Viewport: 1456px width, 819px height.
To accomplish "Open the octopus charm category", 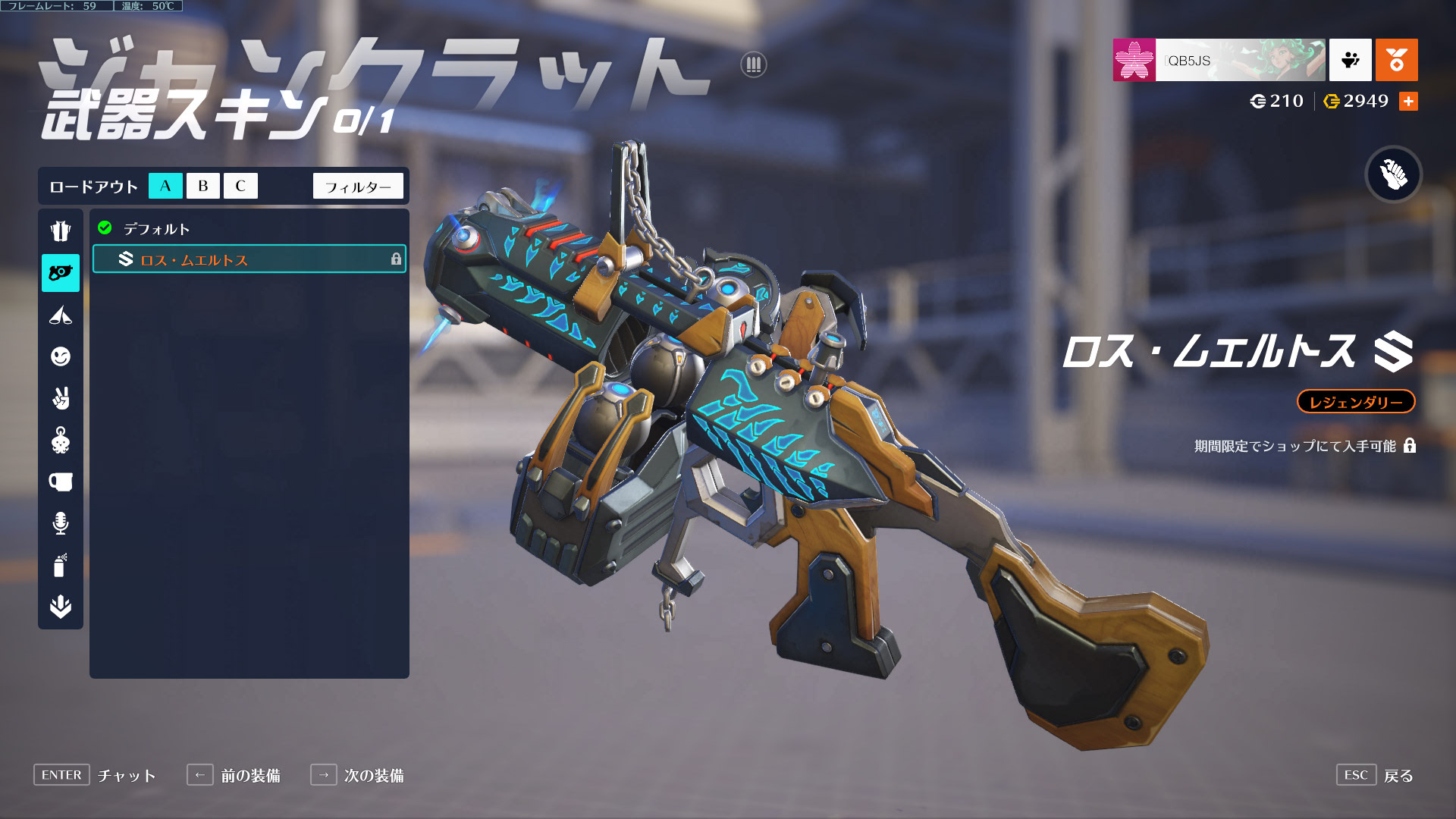I will 61,440.
